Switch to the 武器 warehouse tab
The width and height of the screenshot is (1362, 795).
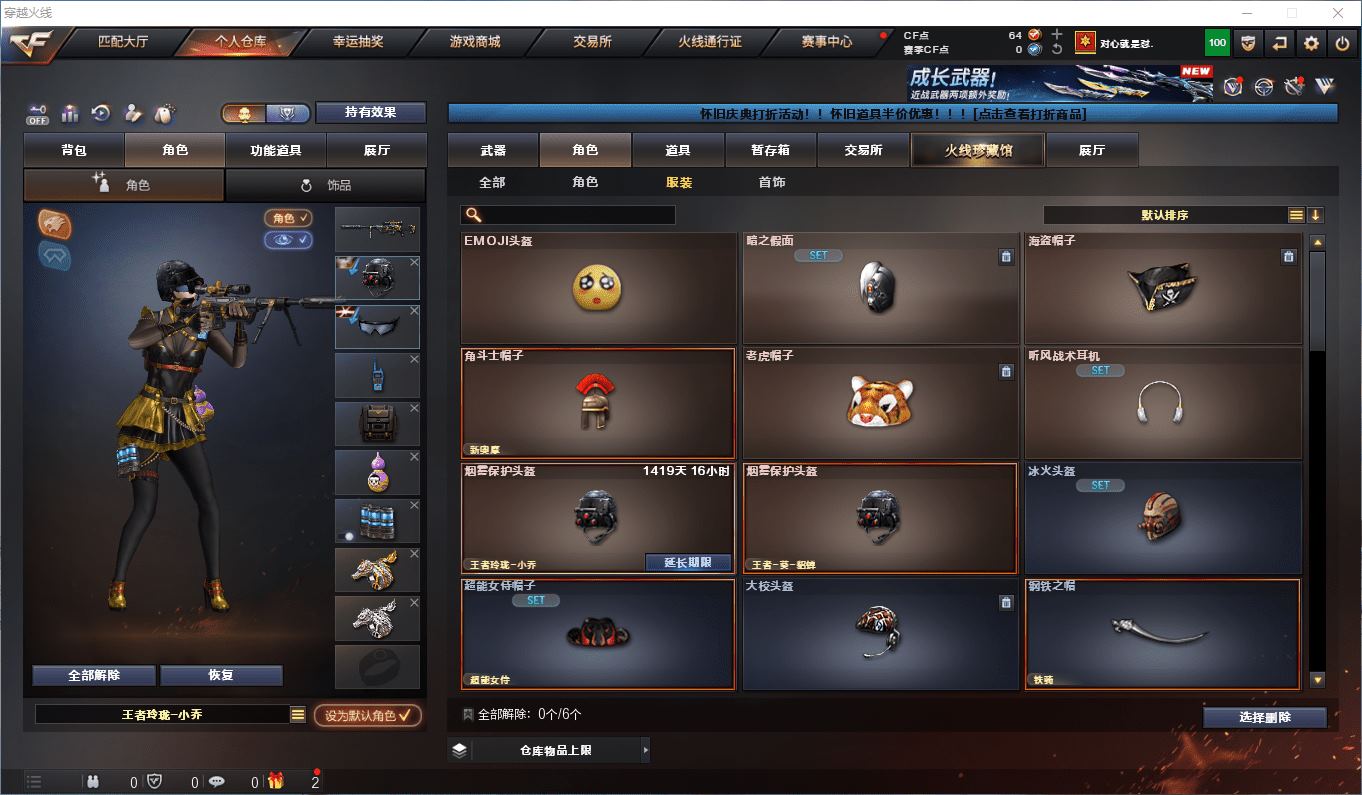pyautogui.click(x=493, y=150)
